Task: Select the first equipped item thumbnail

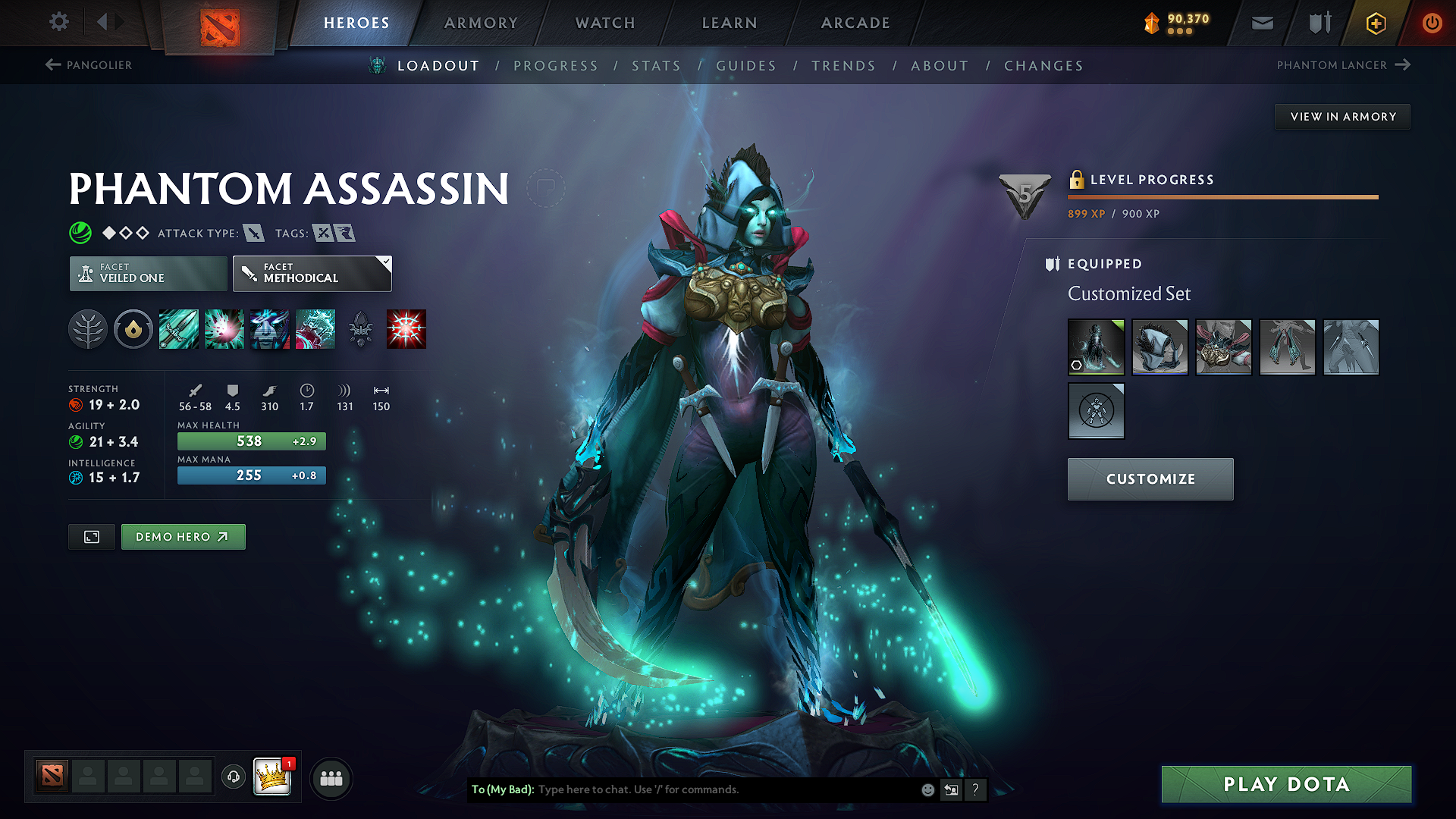Action: pyautogui.click(x=1096, y=347)
